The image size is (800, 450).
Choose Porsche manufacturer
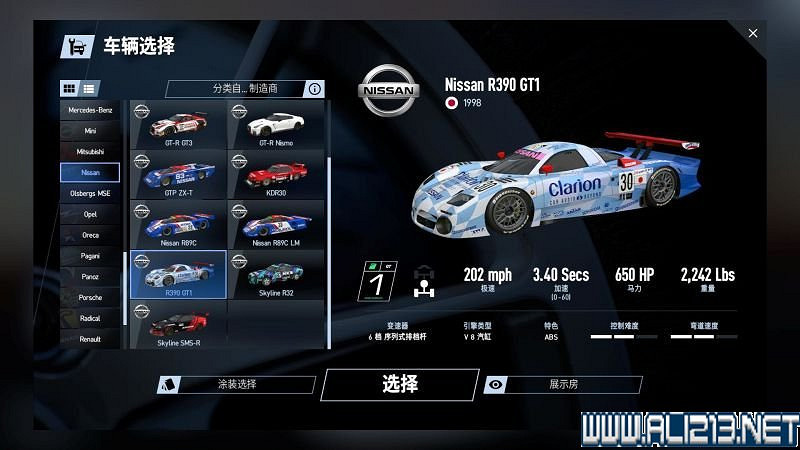tap(90, 298)
